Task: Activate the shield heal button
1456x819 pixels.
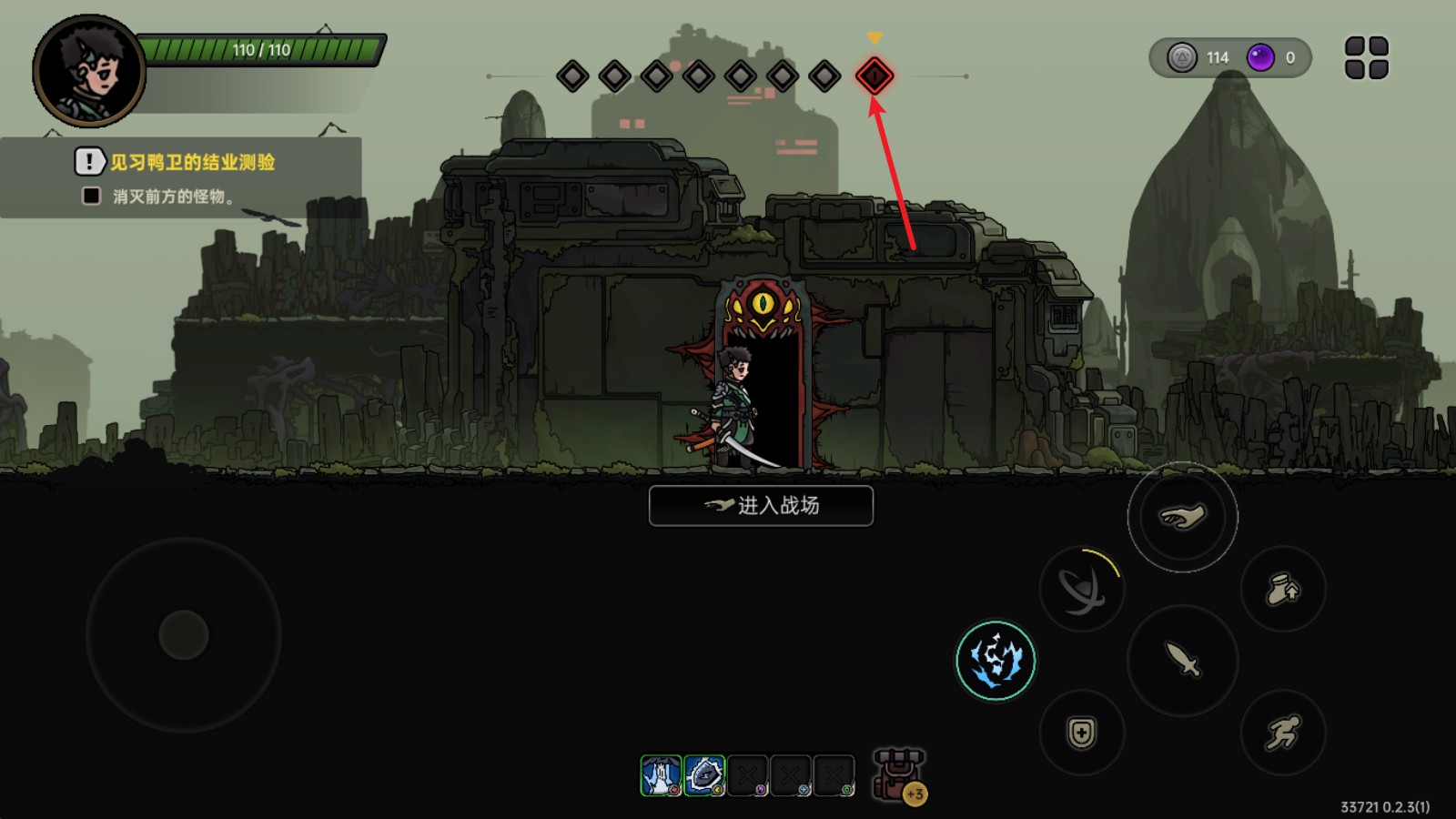Action: tap(1081, 733)
